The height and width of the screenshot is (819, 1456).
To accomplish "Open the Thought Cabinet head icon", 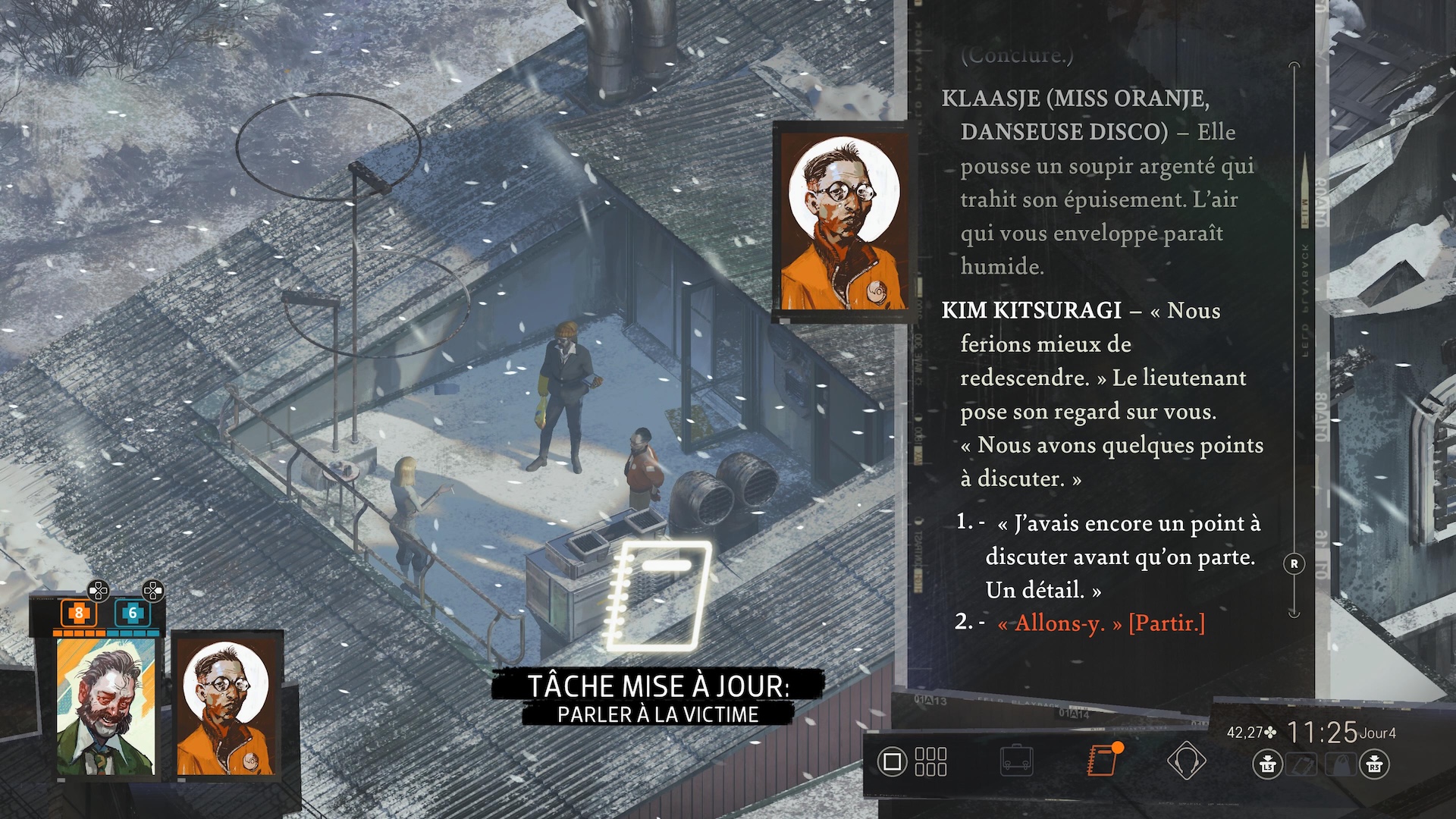I will tap(1186, 761).
